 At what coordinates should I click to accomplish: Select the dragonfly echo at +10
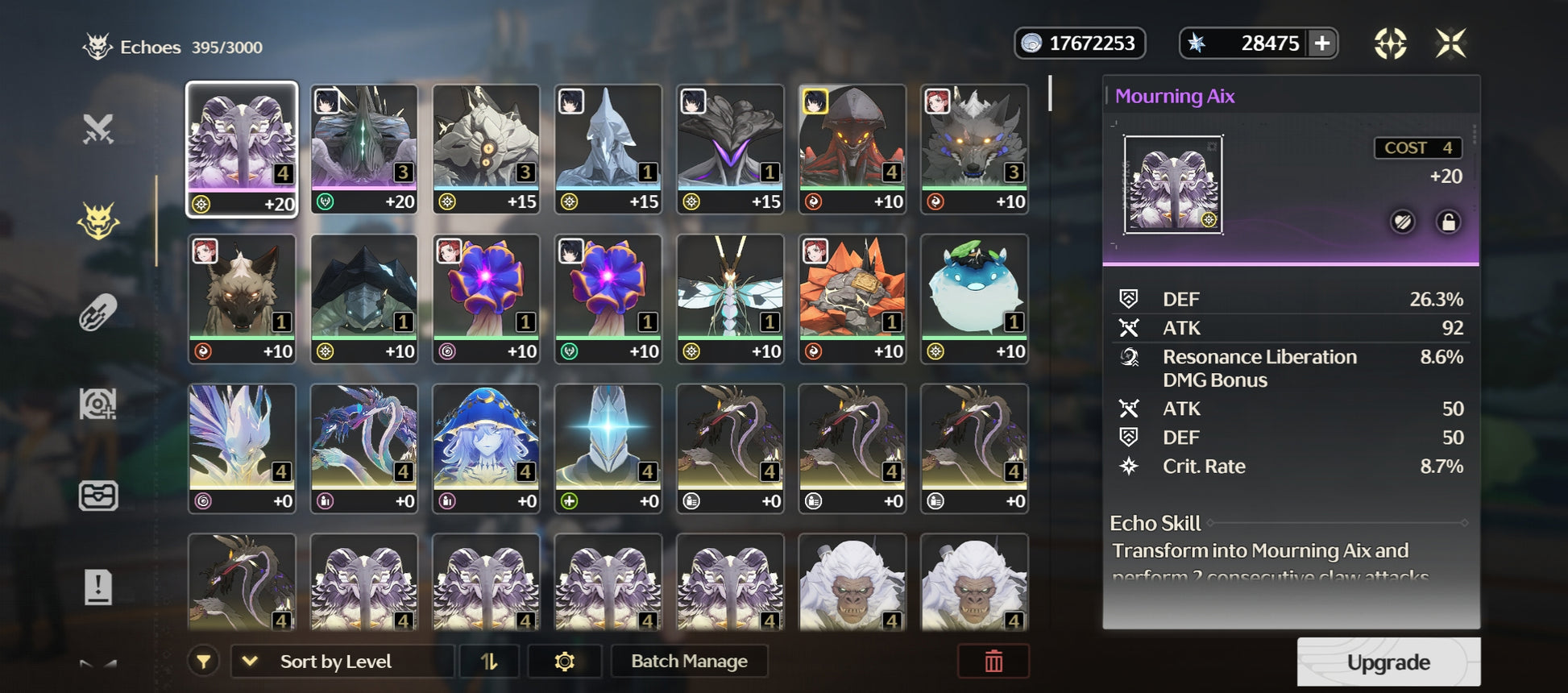coord(730,298)
